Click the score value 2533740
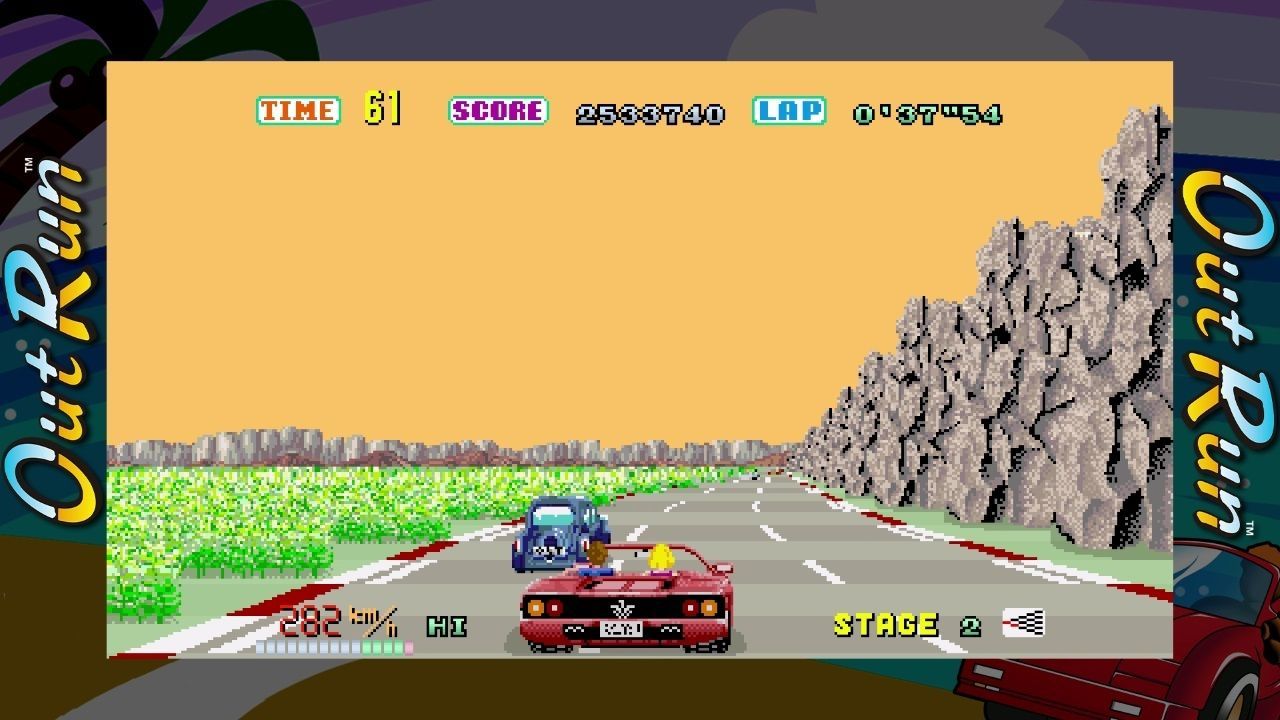 (x=650, y=112)
